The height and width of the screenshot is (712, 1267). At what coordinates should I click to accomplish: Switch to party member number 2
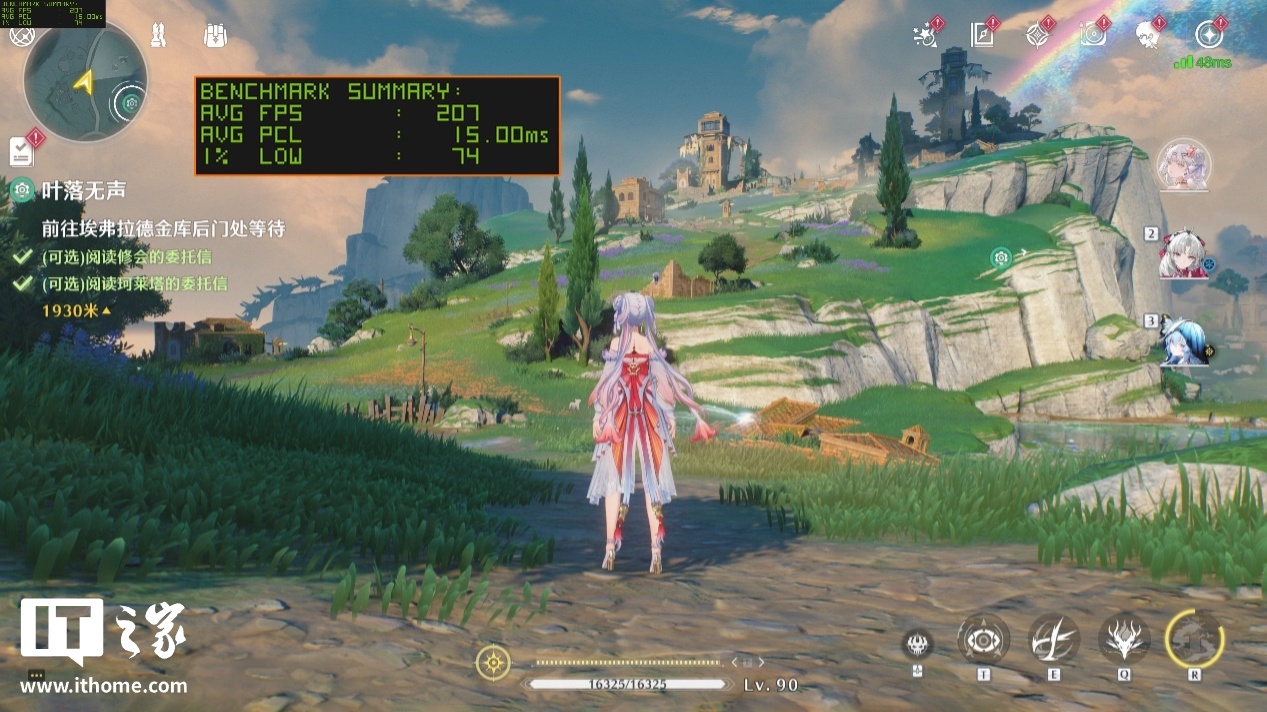pos(1184,255)
